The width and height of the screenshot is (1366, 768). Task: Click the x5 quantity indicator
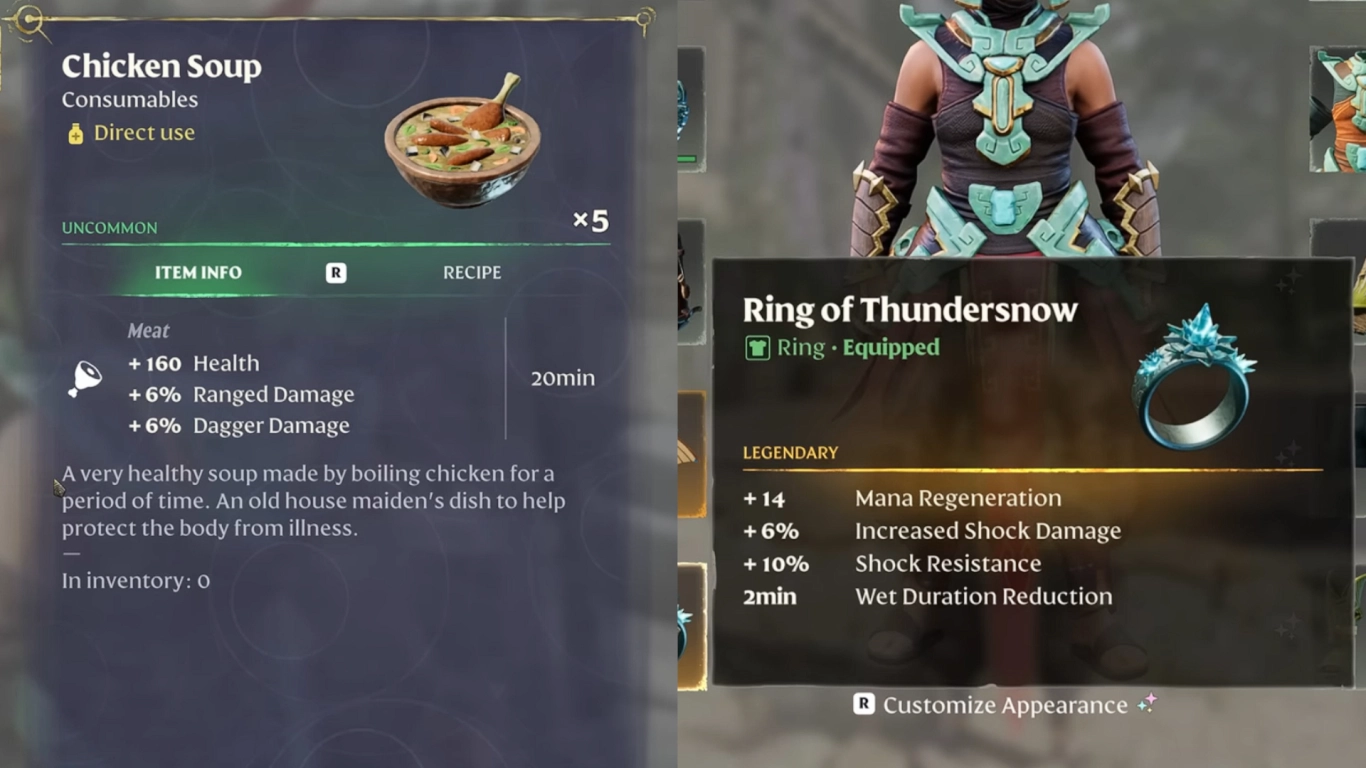[590, 220]
